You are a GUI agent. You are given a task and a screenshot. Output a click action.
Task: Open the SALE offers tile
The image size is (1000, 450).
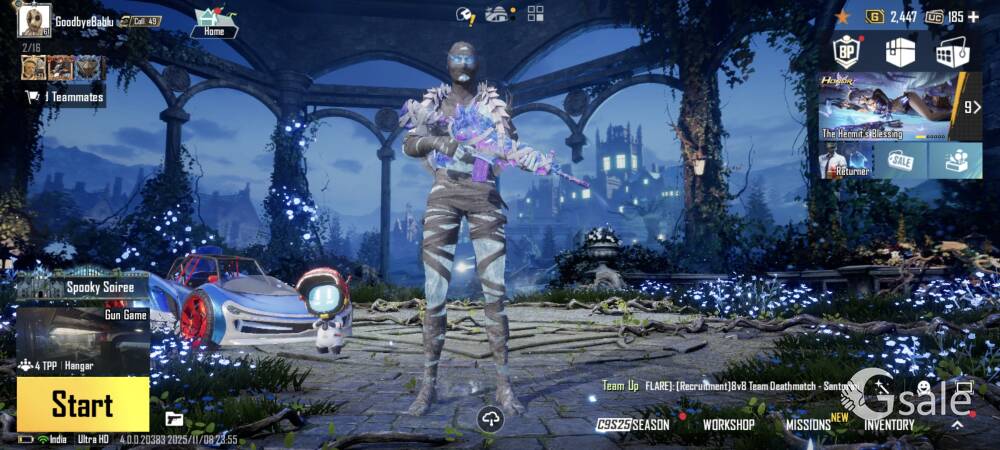pyautogui.click(x=900, y=160)
